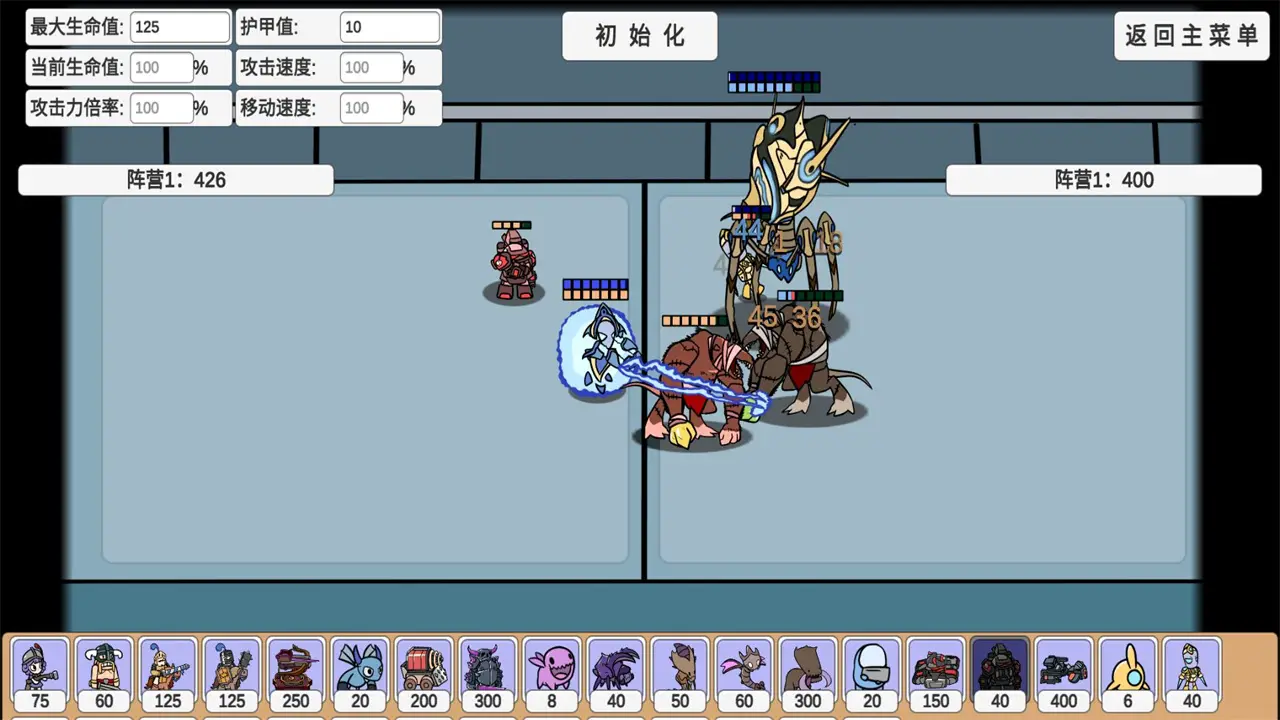Click the 最大生命值 input showing 125
1280x720 pixels.
click(180, 27)
